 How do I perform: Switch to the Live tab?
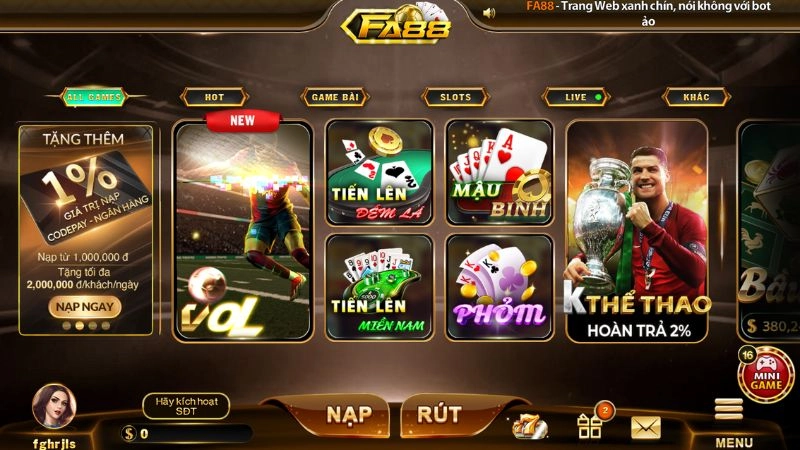577,97
